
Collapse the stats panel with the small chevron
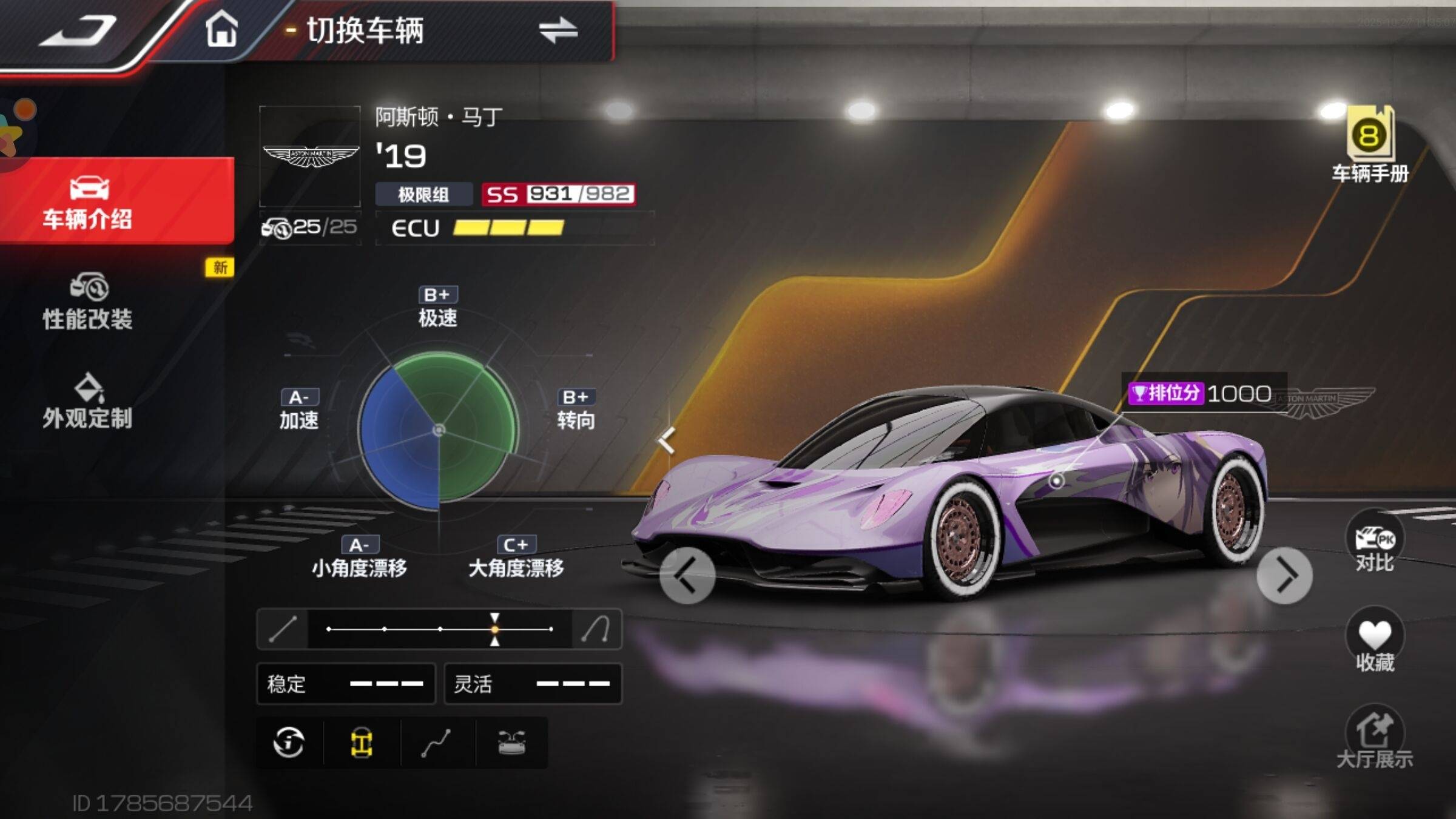tap(667, 440)
